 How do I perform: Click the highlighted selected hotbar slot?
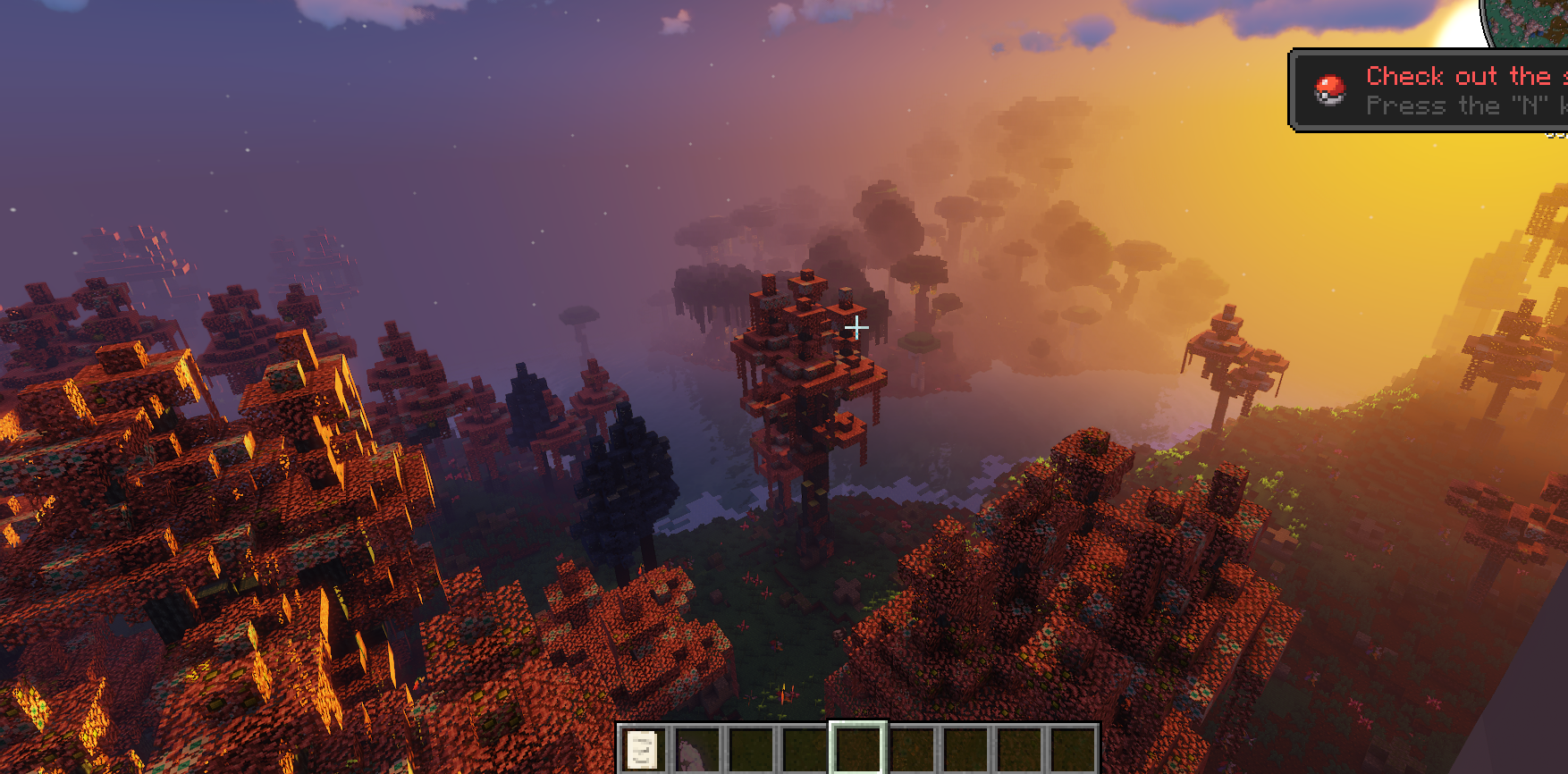click(858, 749)
